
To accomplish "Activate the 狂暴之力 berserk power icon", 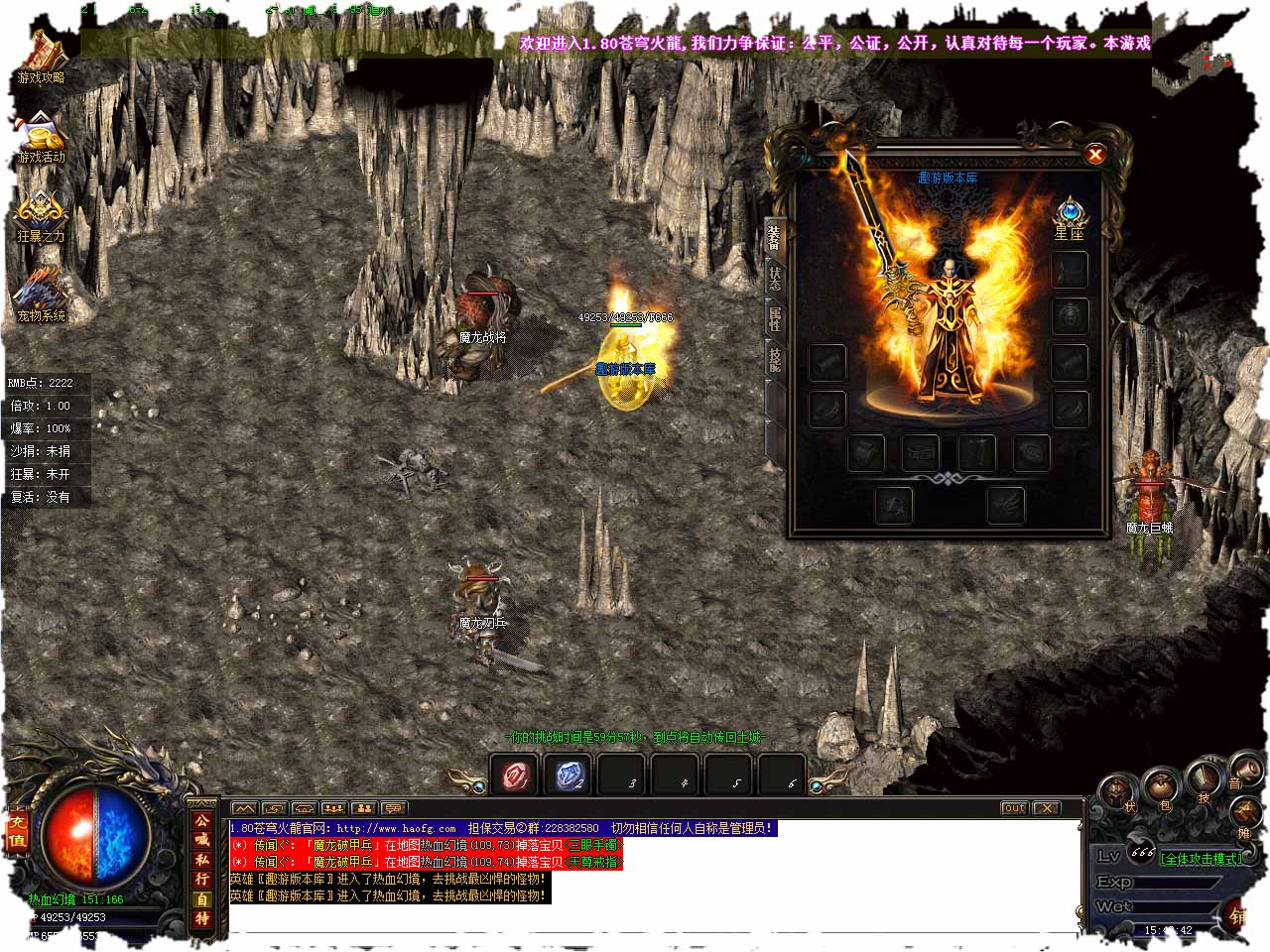I will 41,216.
